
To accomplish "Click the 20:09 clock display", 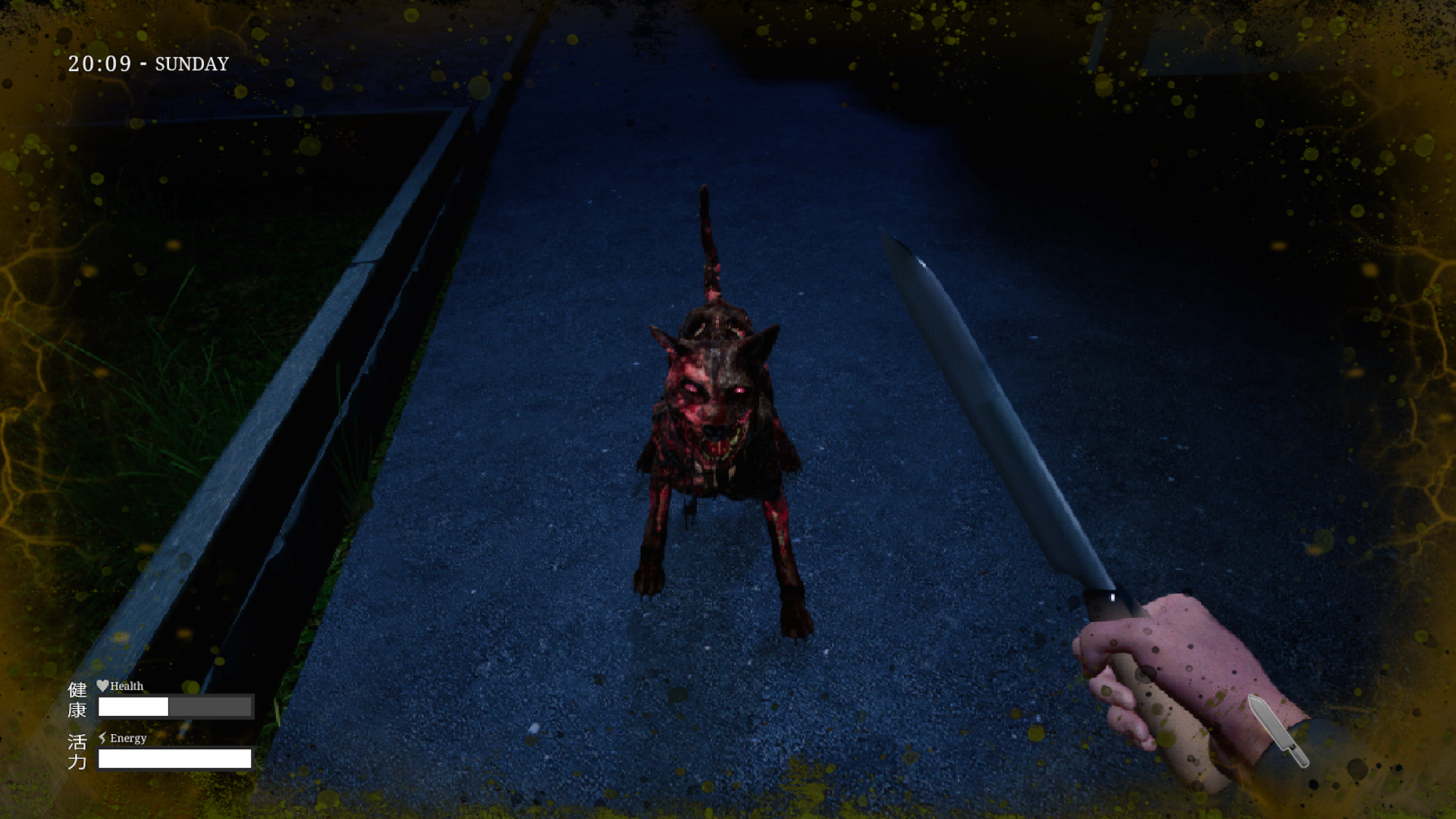I will pyautogui.click(x=100, y=64).
